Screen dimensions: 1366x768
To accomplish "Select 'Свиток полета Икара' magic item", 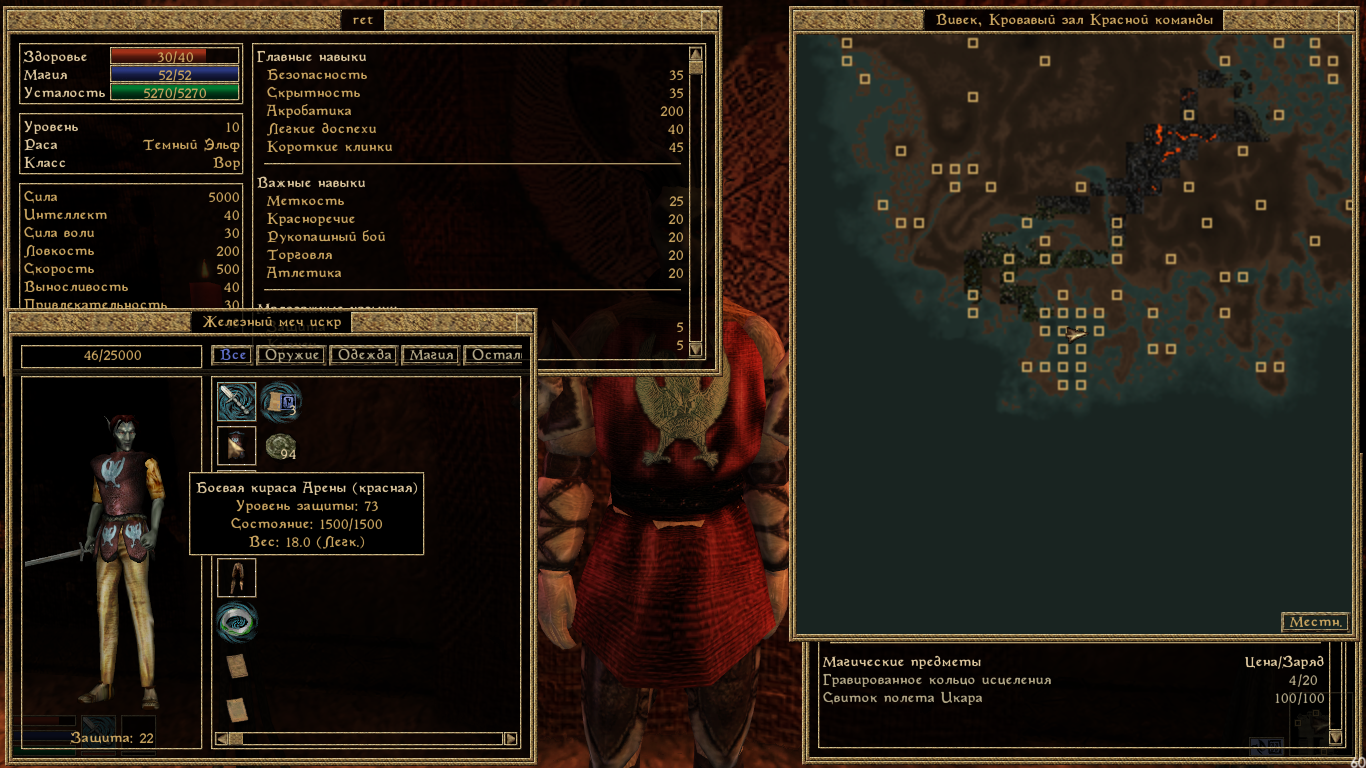I will (x=902, y=698).
